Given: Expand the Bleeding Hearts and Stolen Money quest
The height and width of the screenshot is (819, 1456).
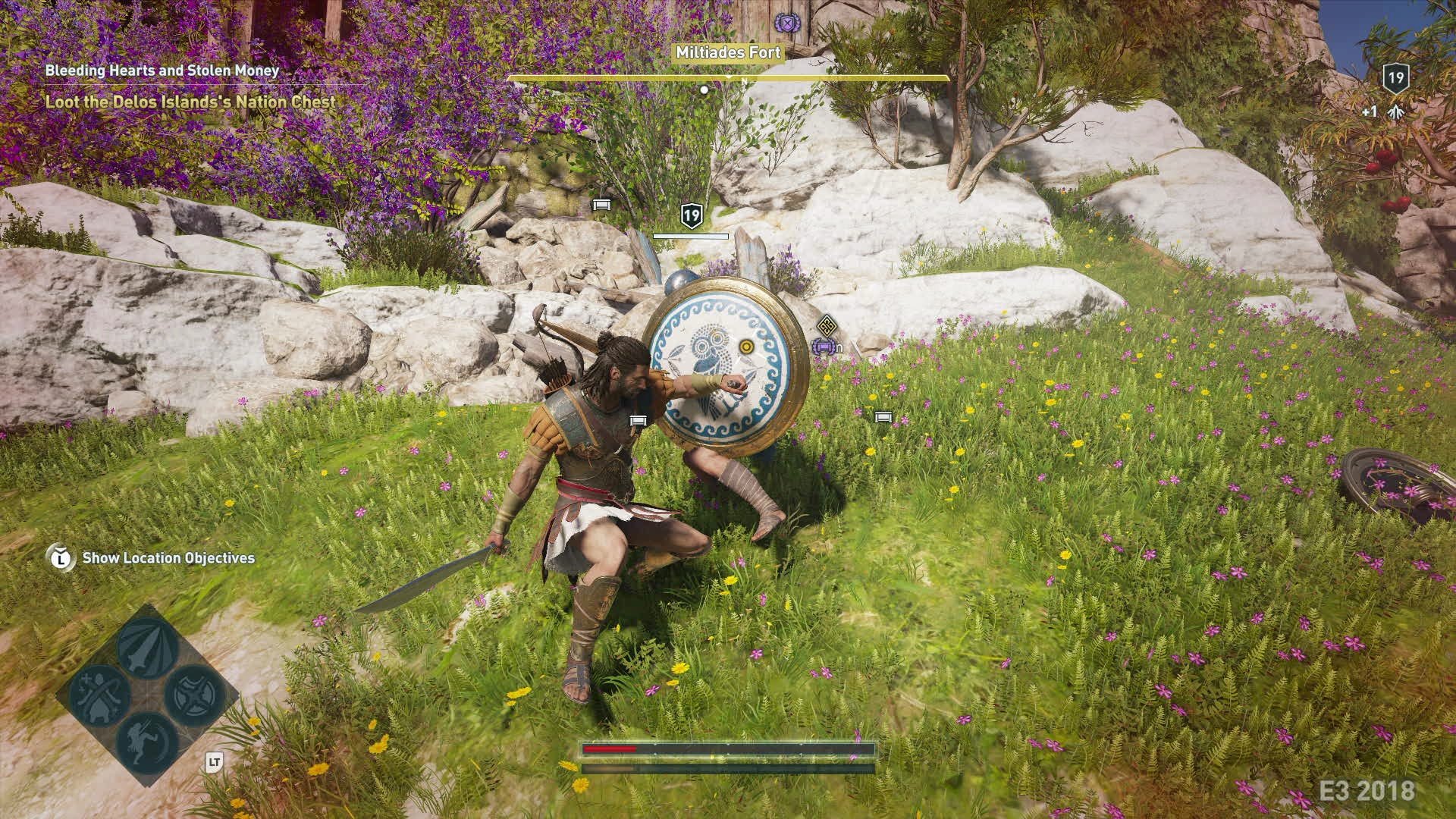Looking at the screenshot, I should pyautogui.click(x=160, y=70).
